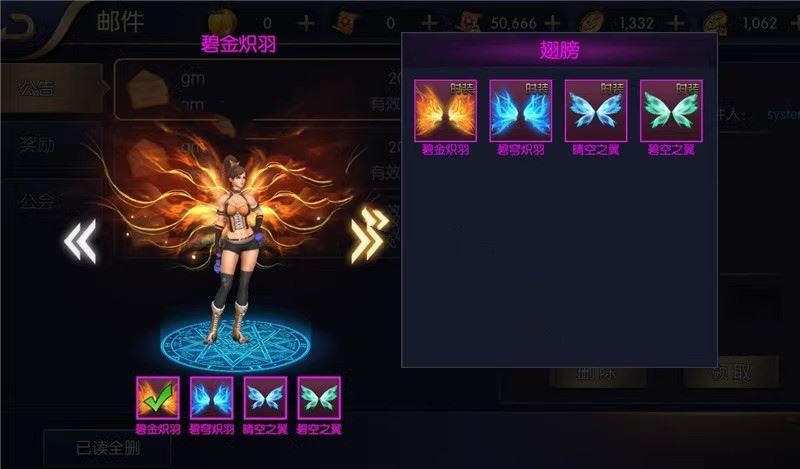Pick 晴空之翼 wings in the 翅膀 panel
This screenshot has width=800, height=469.
coord(596,111)
